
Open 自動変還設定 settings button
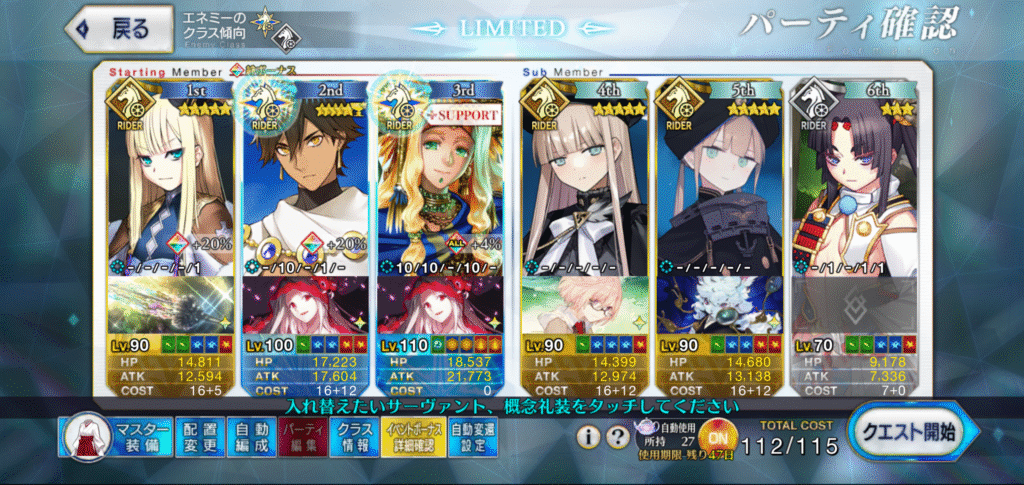(x=469, y=437)
